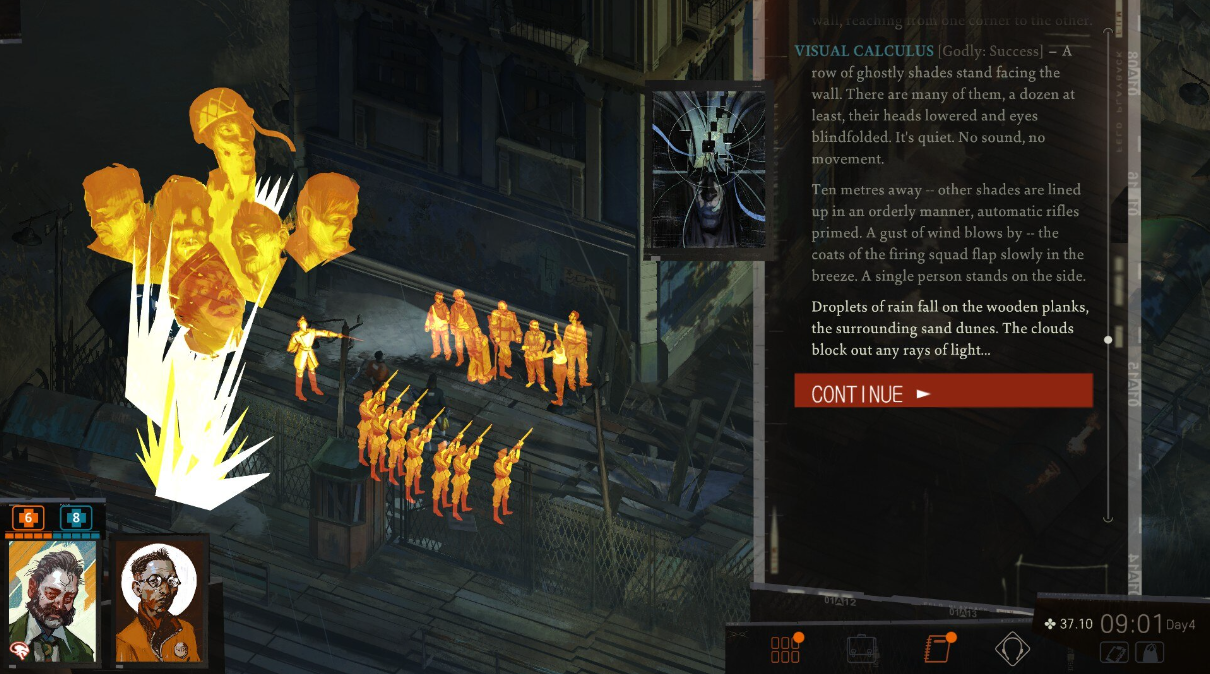The width and height of the screenshot is (1210, 674).
Task: Click the Visual Calculus skill portrait
Action: pyautogui.click(x=708, y=170)
